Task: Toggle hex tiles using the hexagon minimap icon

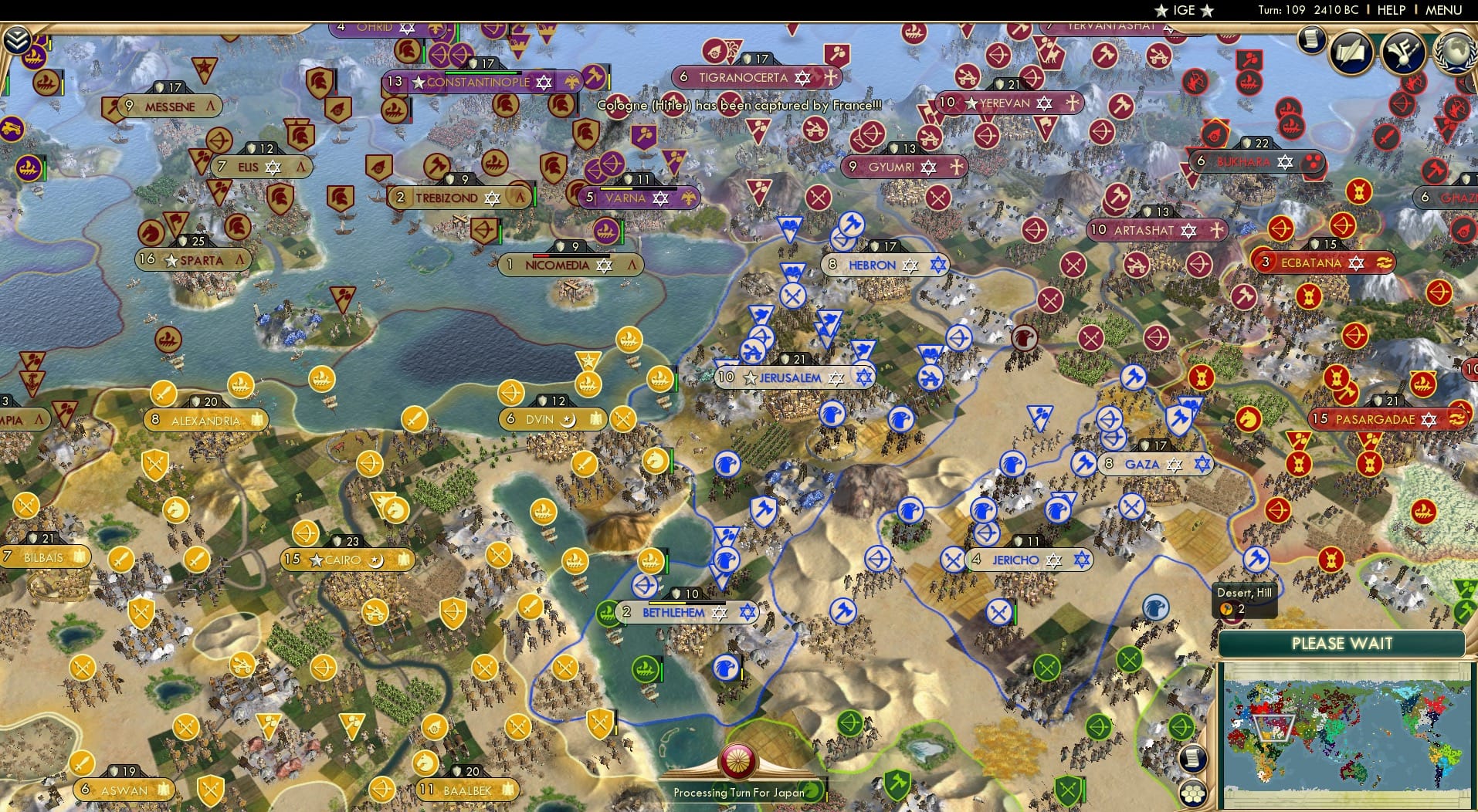Action: click(1194, 793)
